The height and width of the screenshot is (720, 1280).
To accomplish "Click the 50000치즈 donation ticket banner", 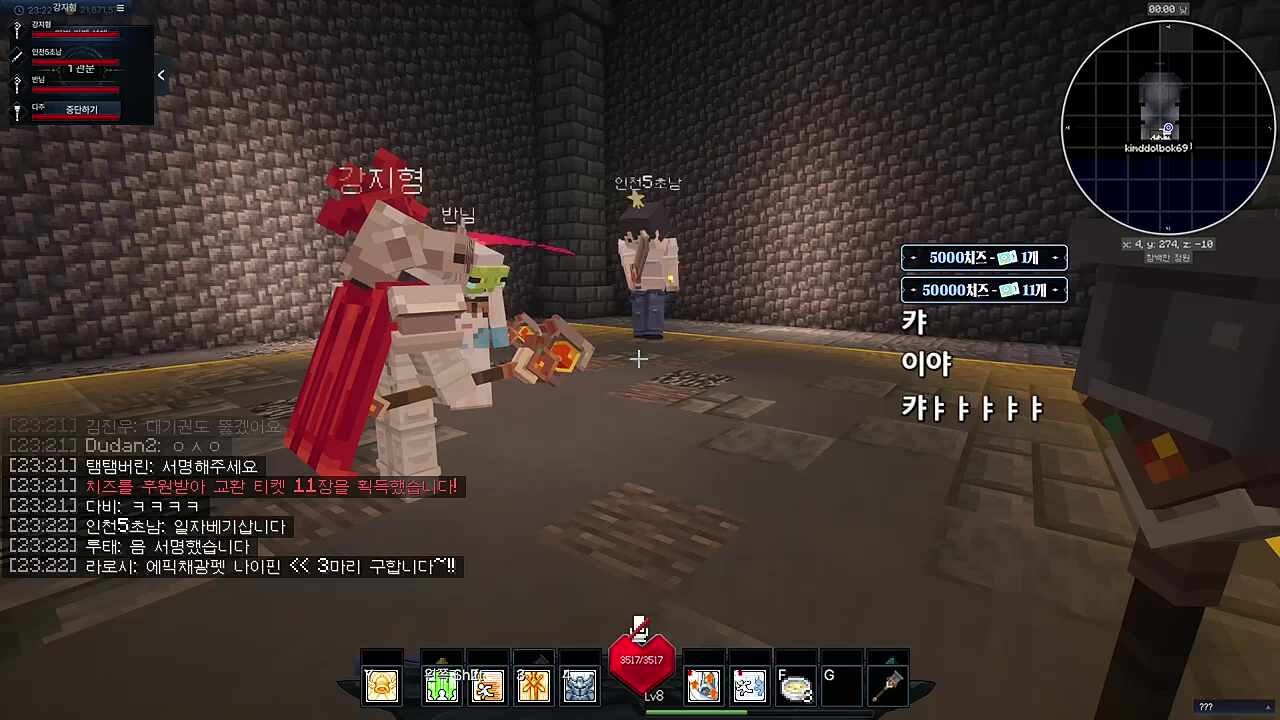I will (984, 290).
